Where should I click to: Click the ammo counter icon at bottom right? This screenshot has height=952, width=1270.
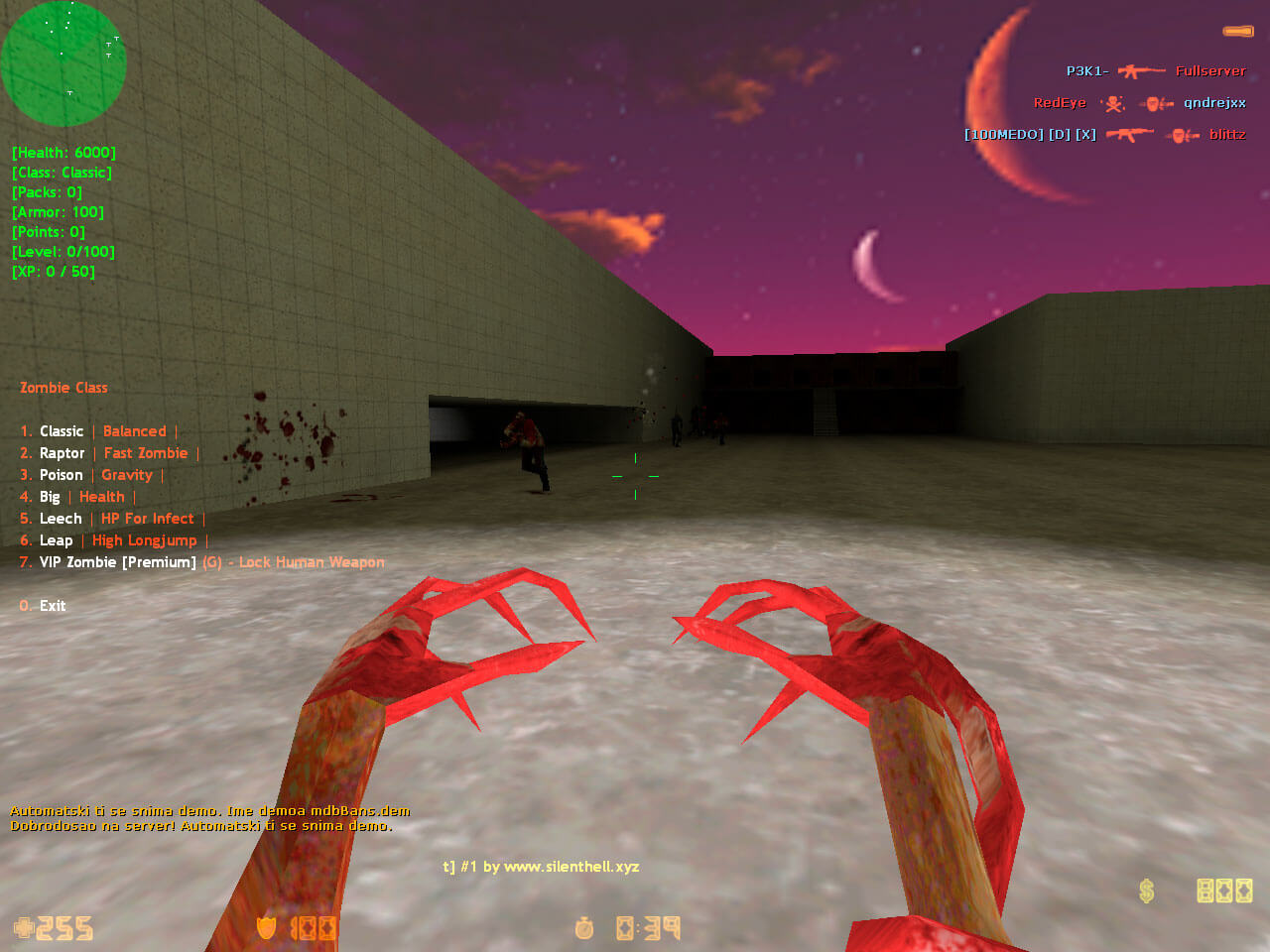coord(1224,891)
